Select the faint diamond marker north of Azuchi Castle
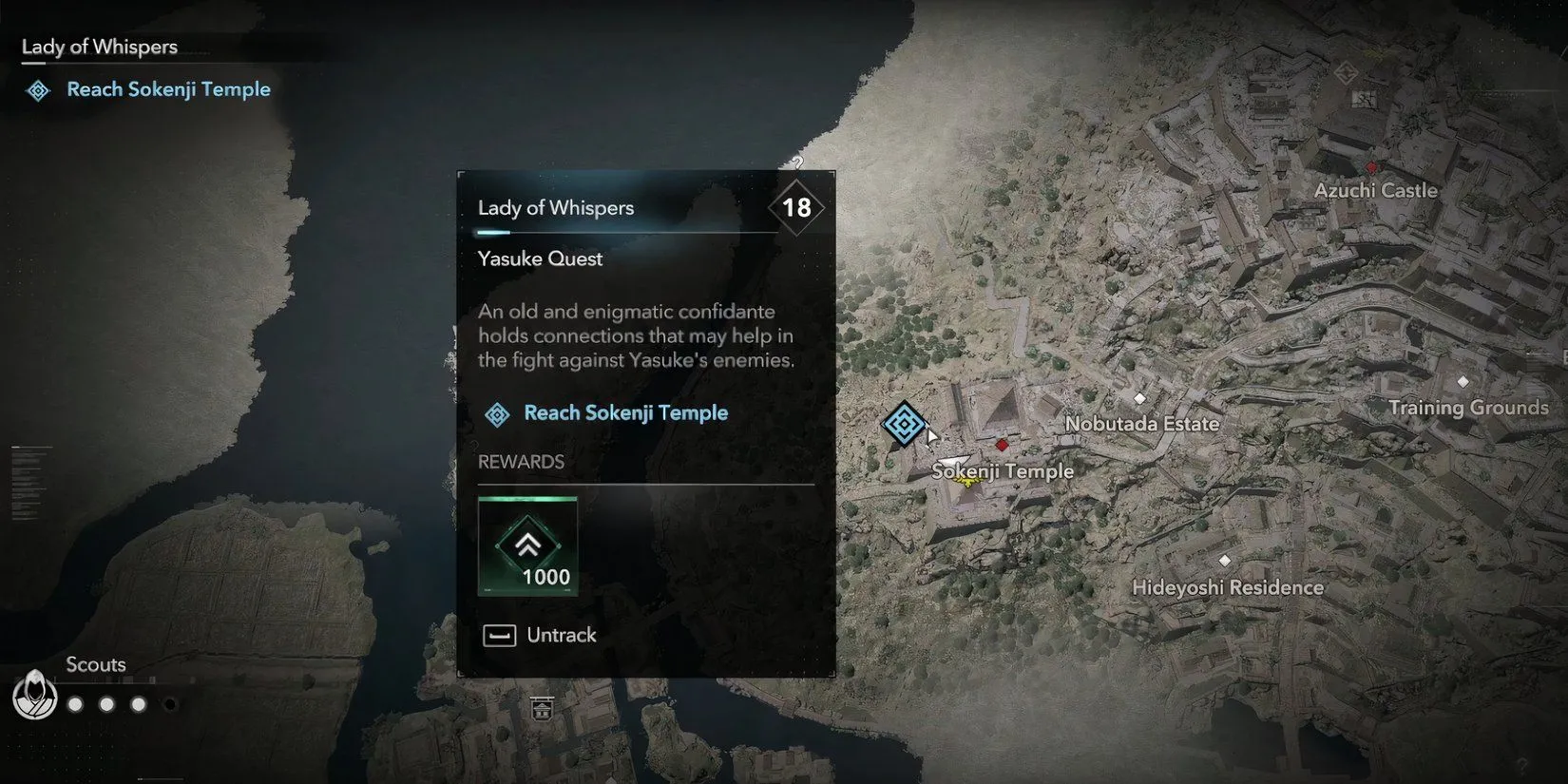Image resolution: width=1568 pixels, height=784 pixels. 1345,72
